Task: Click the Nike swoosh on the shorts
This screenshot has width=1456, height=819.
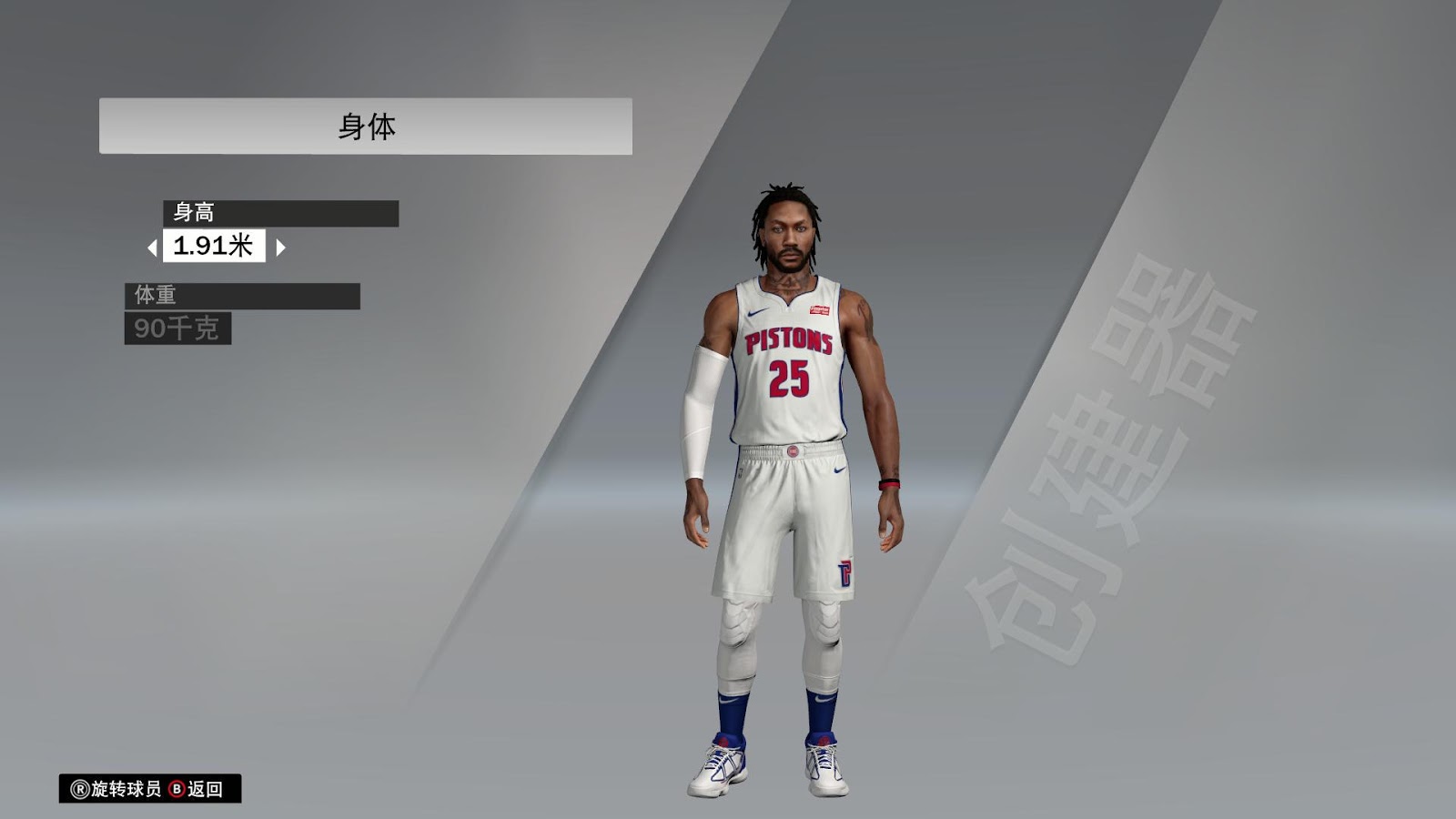Action: [x=837, y=470]
